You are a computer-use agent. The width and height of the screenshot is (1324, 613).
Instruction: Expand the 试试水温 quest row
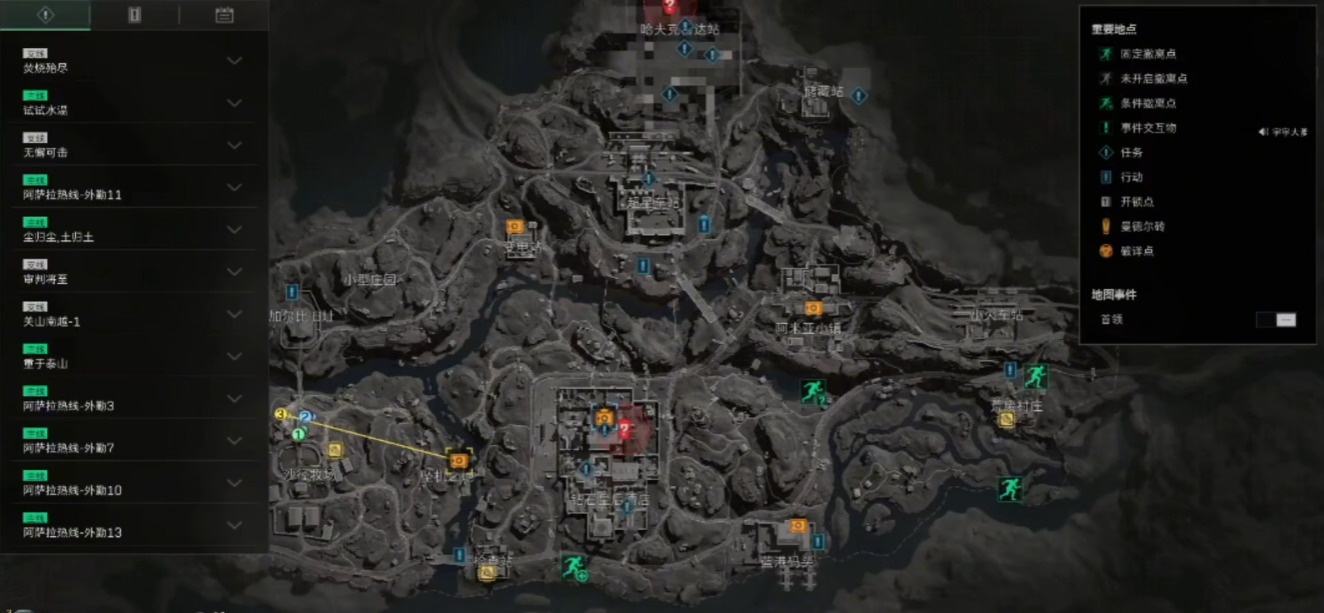234,103
